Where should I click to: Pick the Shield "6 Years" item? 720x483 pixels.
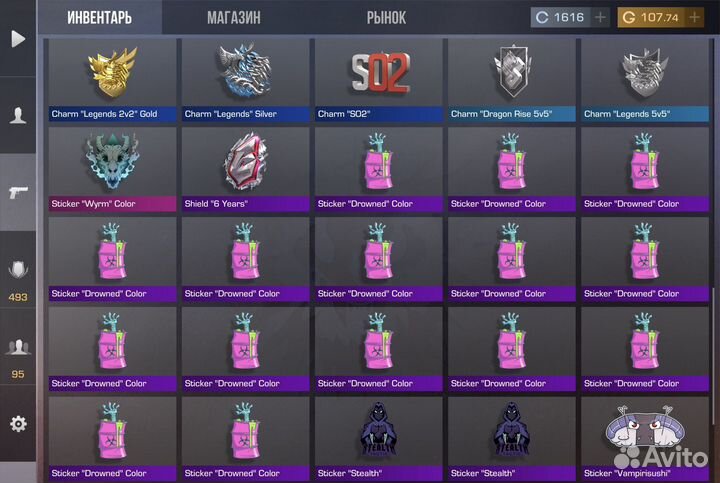[x=245, y=169]
